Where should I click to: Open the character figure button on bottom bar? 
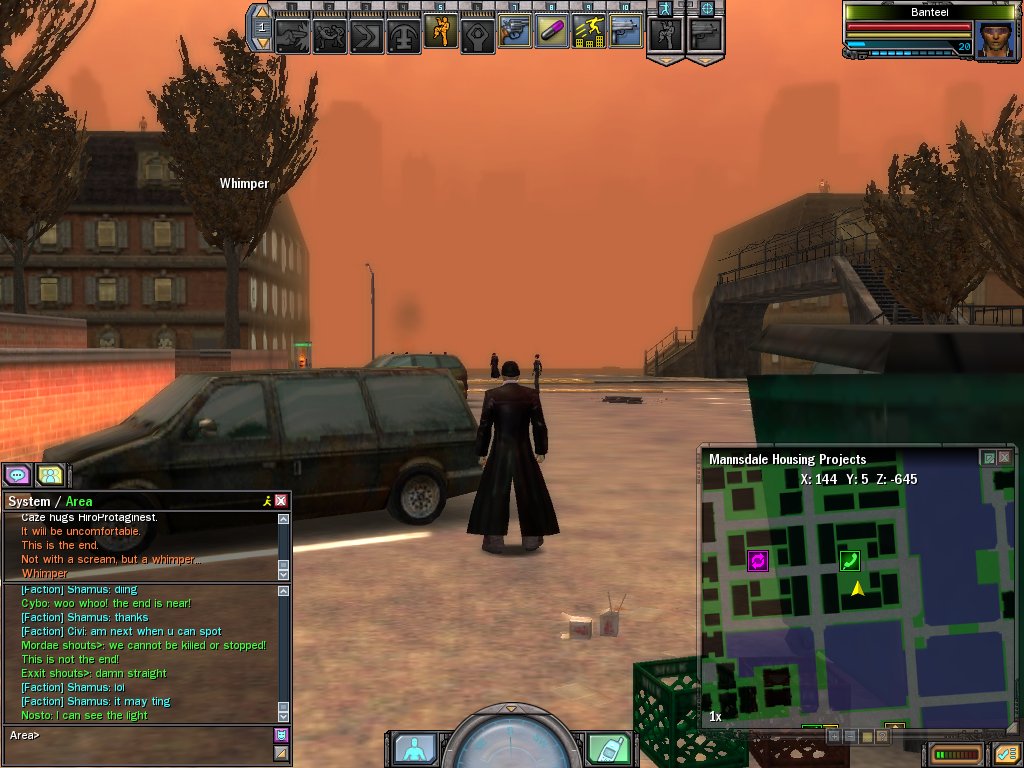[414, 747]
